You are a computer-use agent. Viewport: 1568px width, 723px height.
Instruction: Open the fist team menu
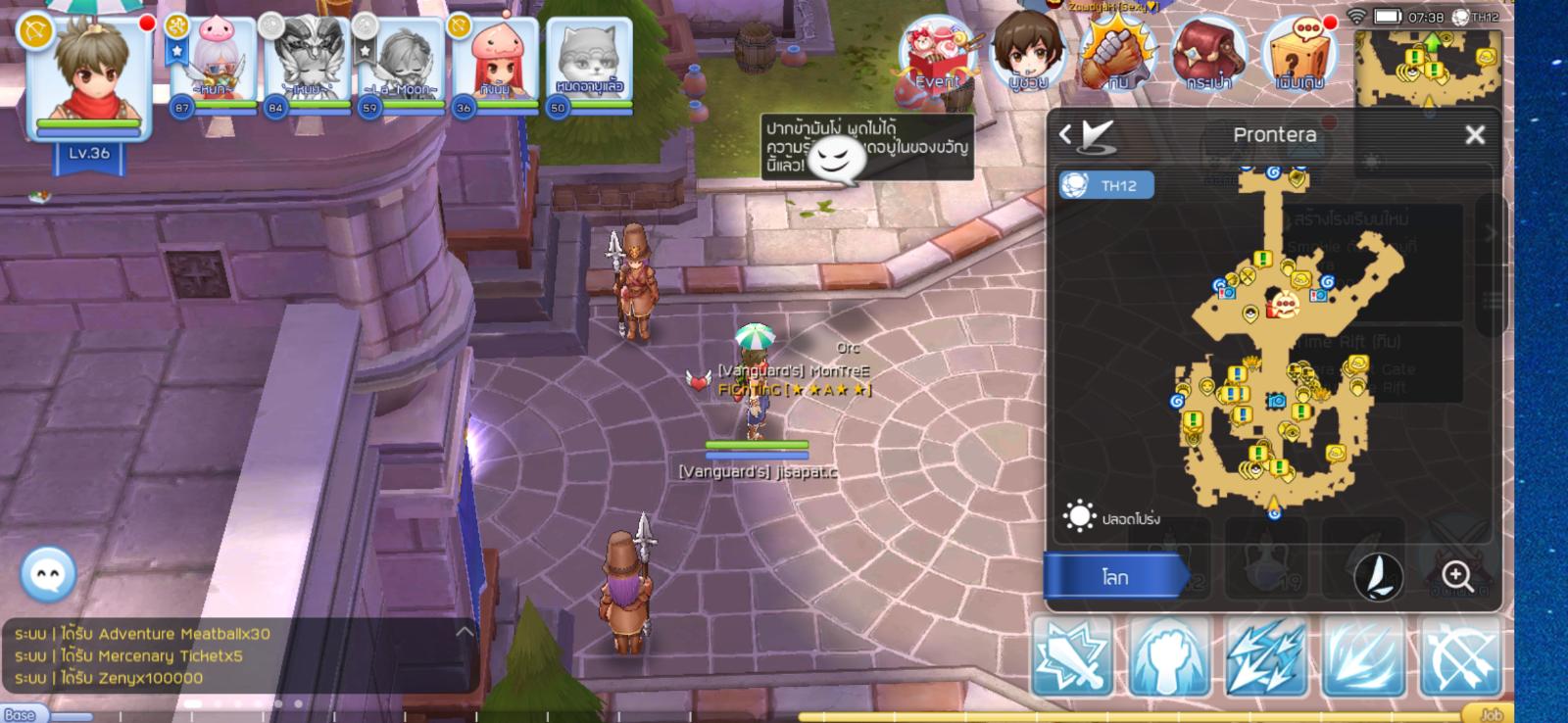[x=1117, y=55]
